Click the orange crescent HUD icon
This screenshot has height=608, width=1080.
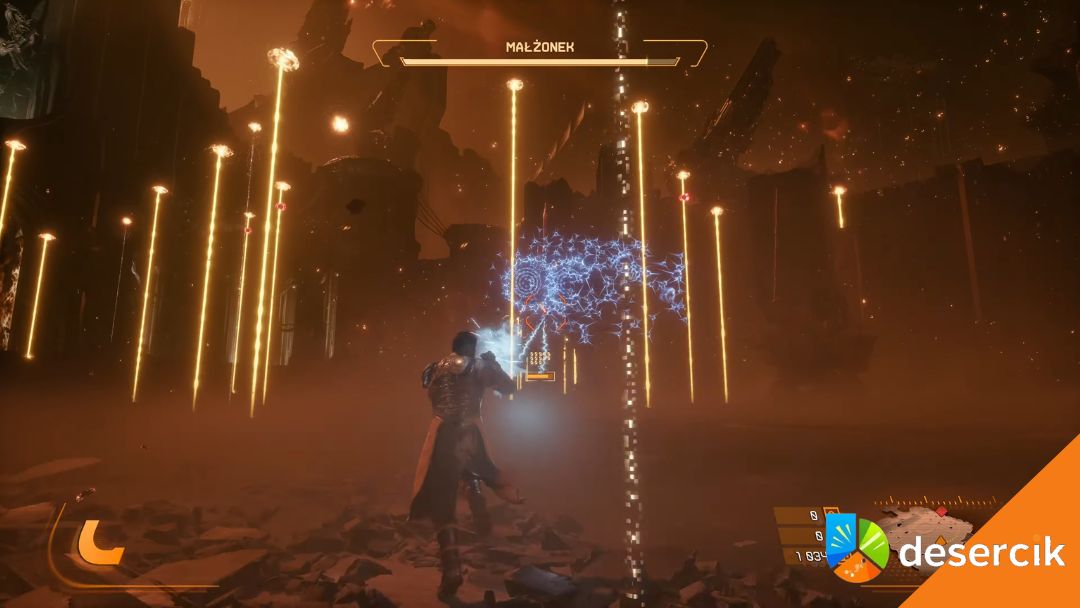101,542
